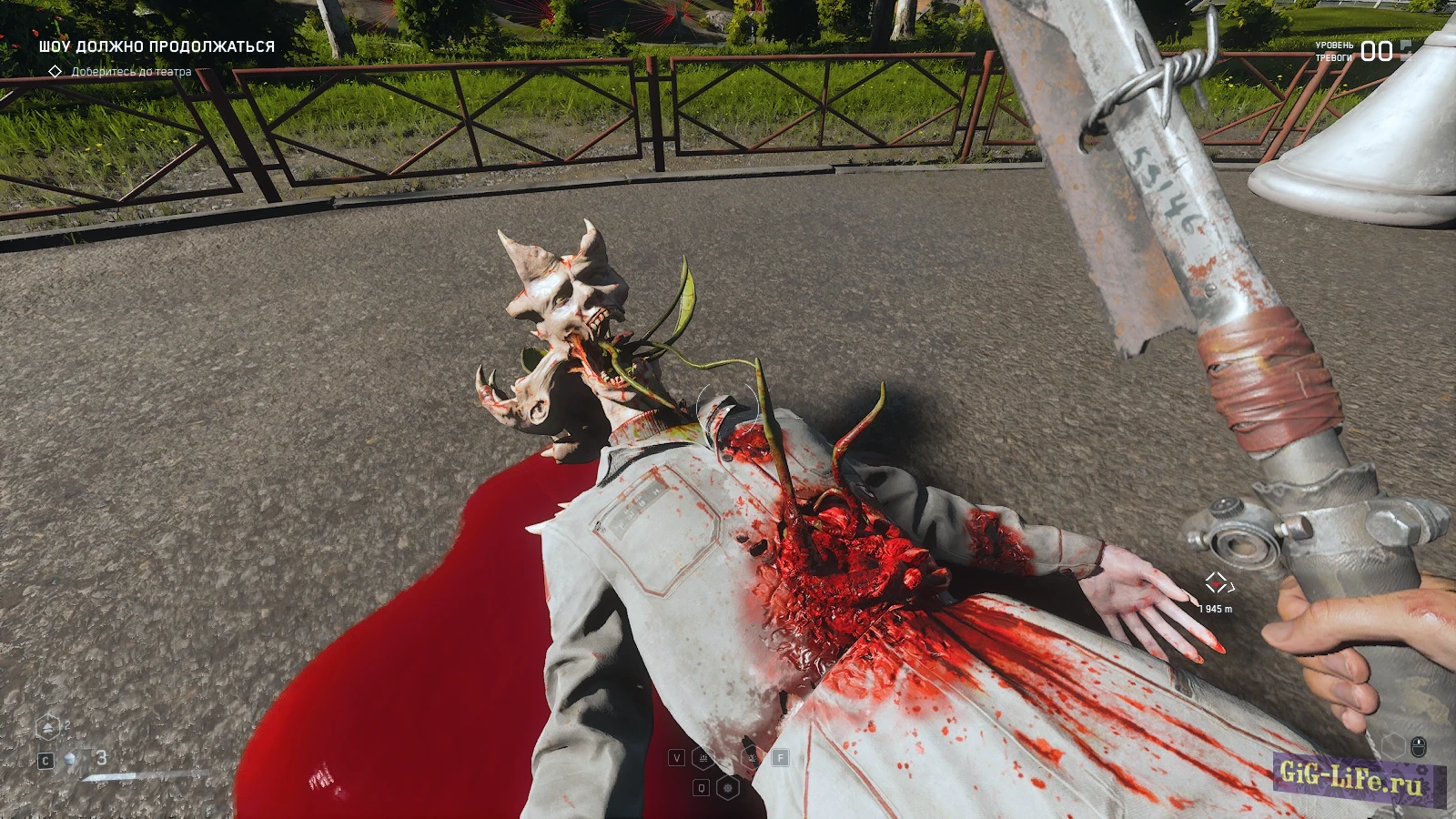Image resolution: width=1456 pixels, height=819 pixels.
Task: Open the "Шоу должно продолжаться" quest tracker
Action: click(x=157, y=46)
